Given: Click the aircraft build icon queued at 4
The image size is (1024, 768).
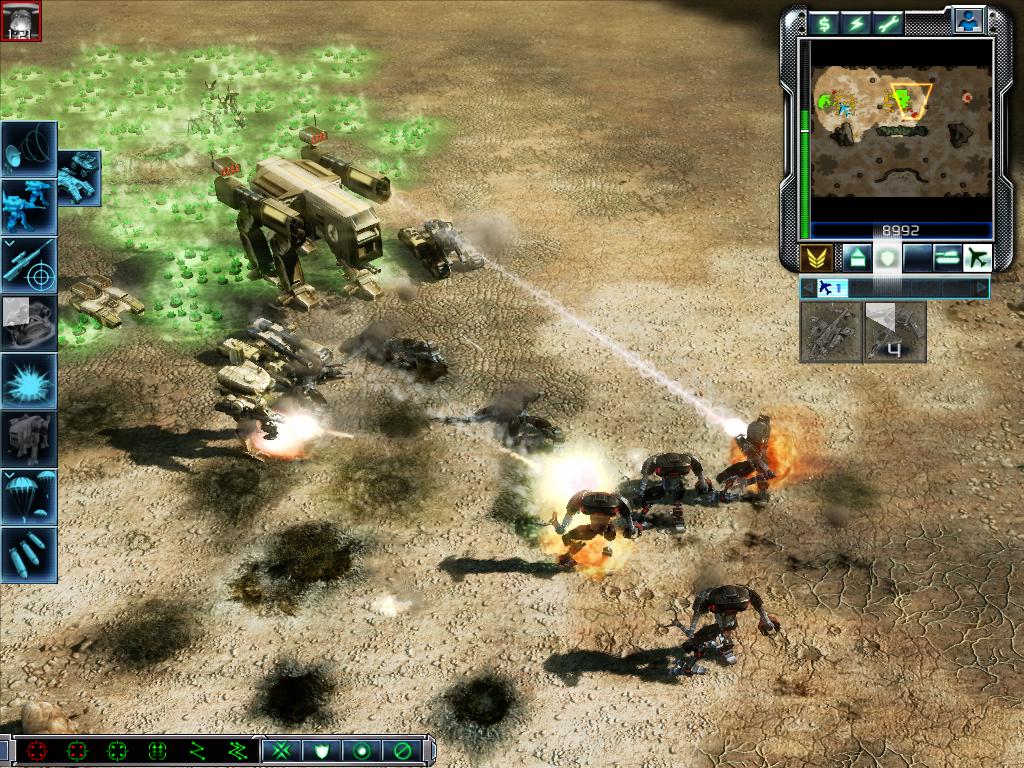Looking at the screenshot, I should [x=895, y=331].
